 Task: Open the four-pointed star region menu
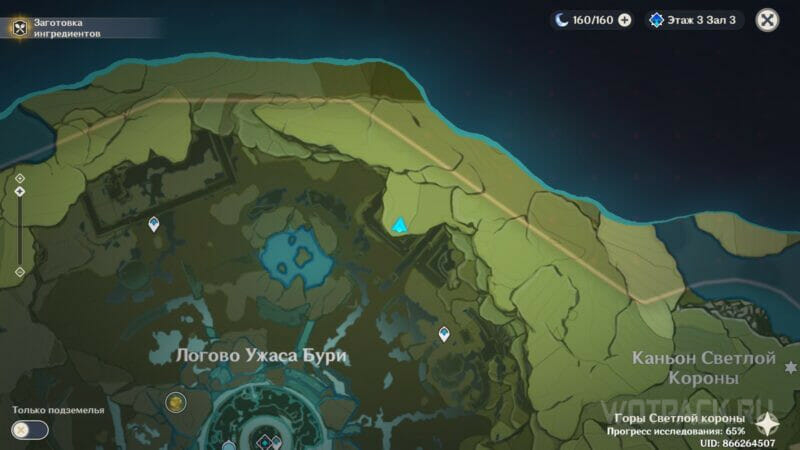coord(767,422)
